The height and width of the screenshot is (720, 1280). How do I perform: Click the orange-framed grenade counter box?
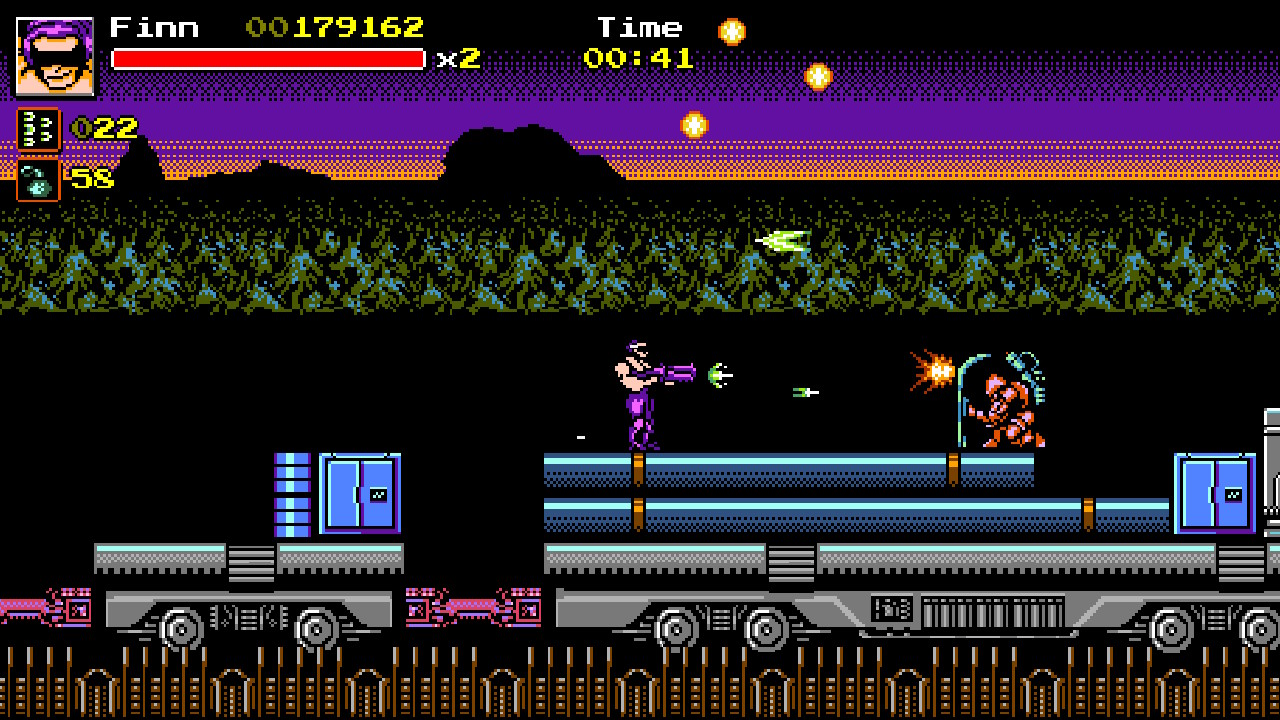pyautogui.click(x=37, y=181)
